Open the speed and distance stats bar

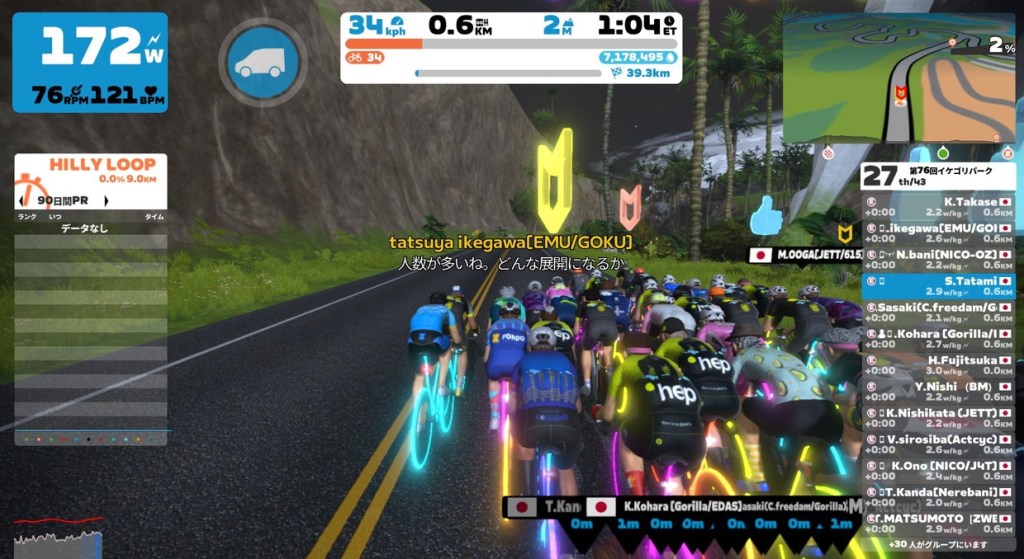511,47
